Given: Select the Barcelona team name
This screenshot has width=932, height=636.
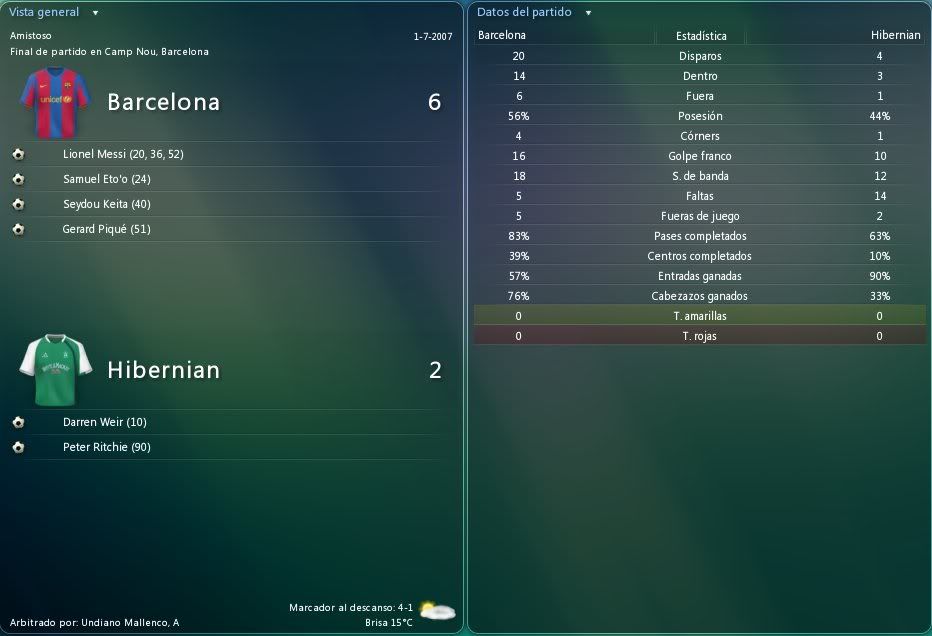Looking at the screenshot, I should click(163, 102).
